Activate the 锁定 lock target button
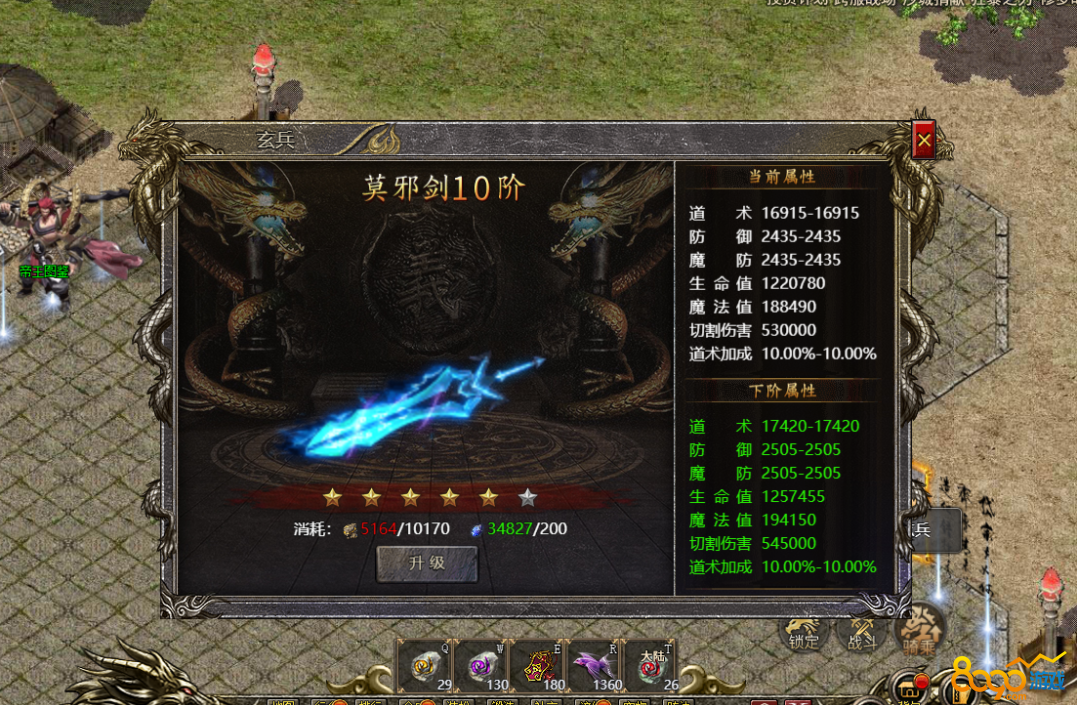 804,632
